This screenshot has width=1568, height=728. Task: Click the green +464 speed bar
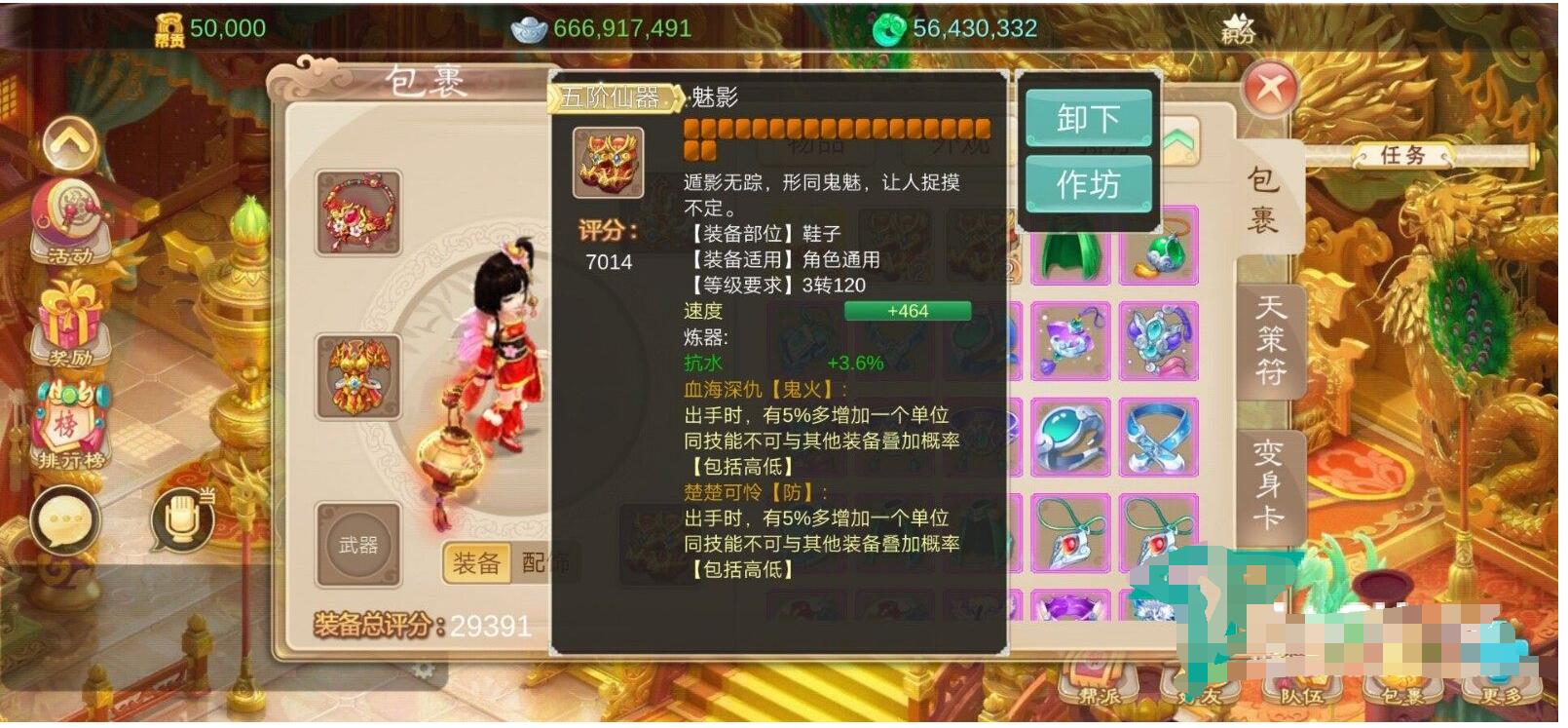[908, 310]
